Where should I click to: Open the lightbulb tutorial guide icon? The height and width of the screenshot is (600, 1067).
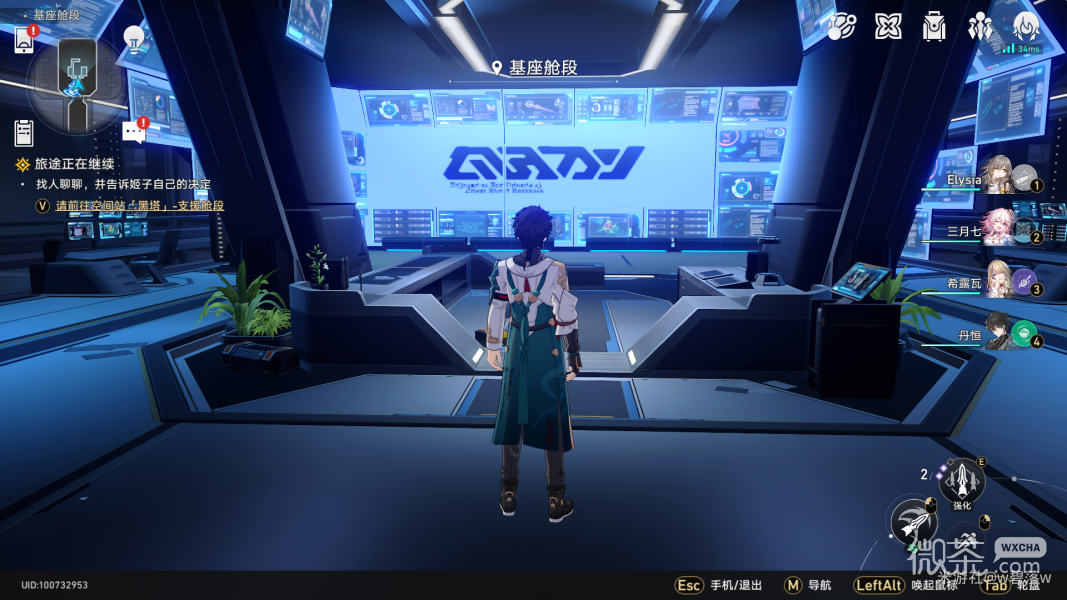point(133,40)
